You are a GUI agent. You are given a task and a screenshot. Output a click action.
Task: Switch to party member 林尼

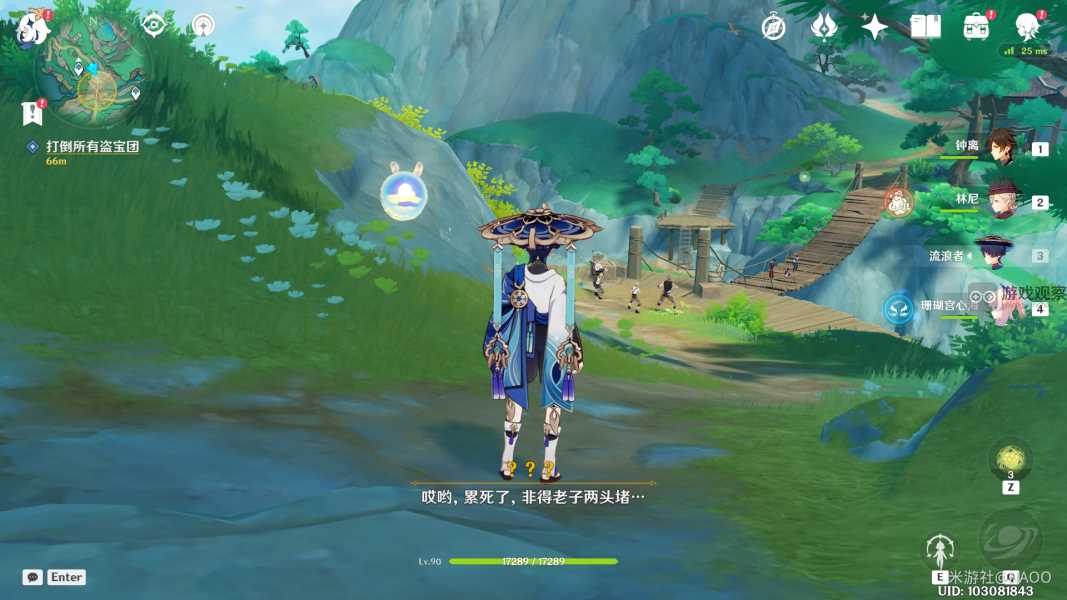tap(1001, 200)
